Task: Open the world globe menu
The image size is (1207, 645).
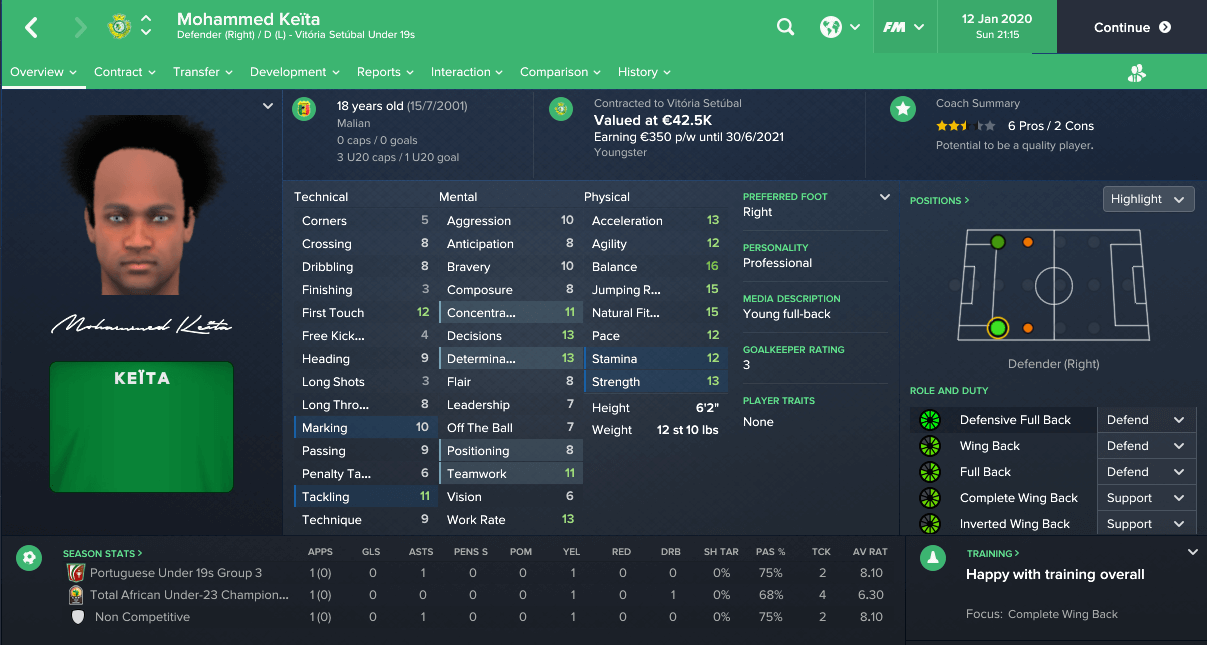Action: [839, 28]
